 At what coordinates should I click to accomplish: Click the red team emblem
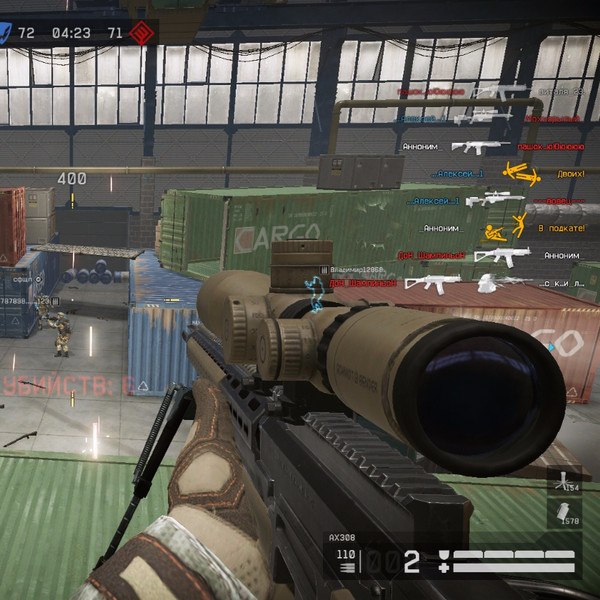pyautogui.click(x=141, y=32)
